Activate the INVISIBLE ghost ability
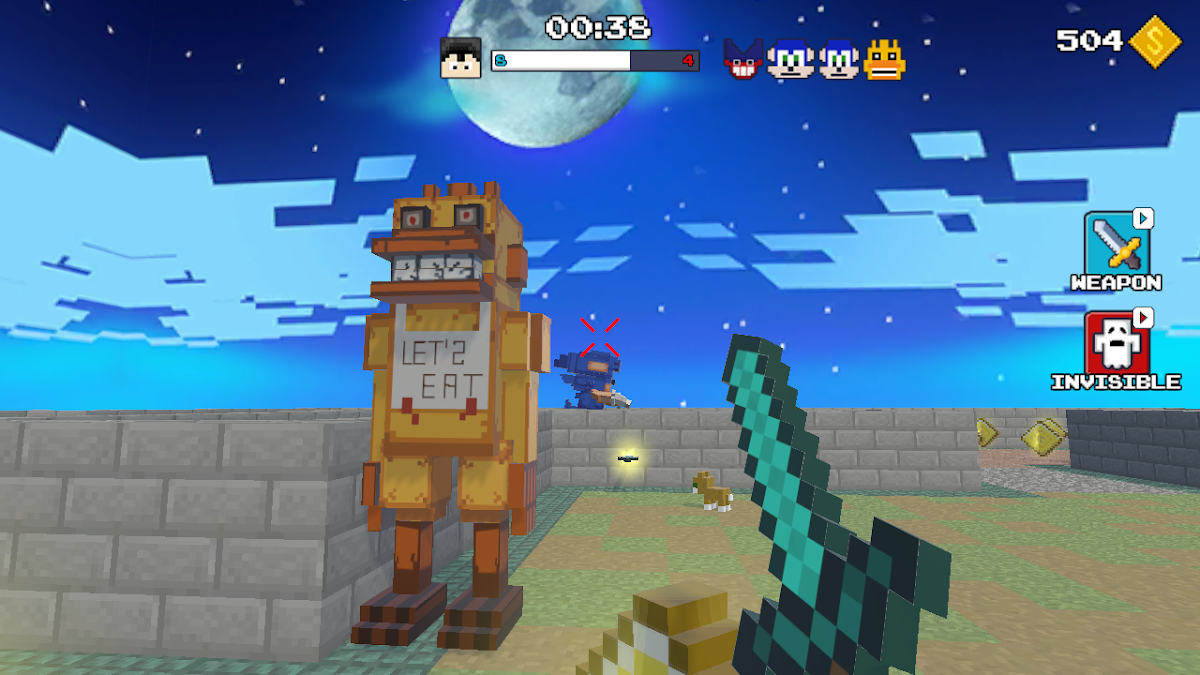Screen dimensions: 1200x675 [x=1117, y=344]
